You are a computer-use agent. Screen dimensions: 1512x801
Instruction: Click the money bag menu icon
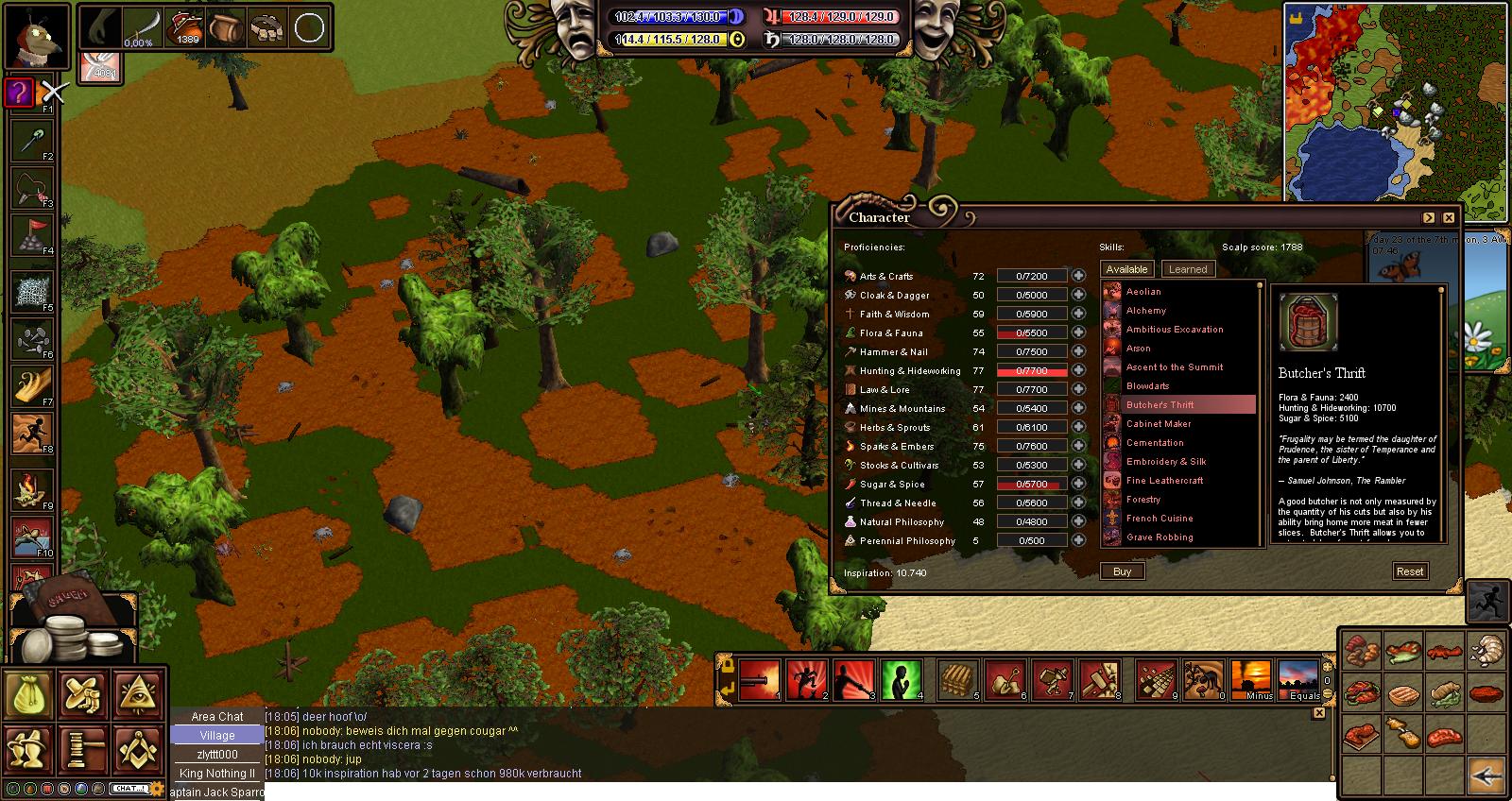pyautogui.click(x=28, y=694)
